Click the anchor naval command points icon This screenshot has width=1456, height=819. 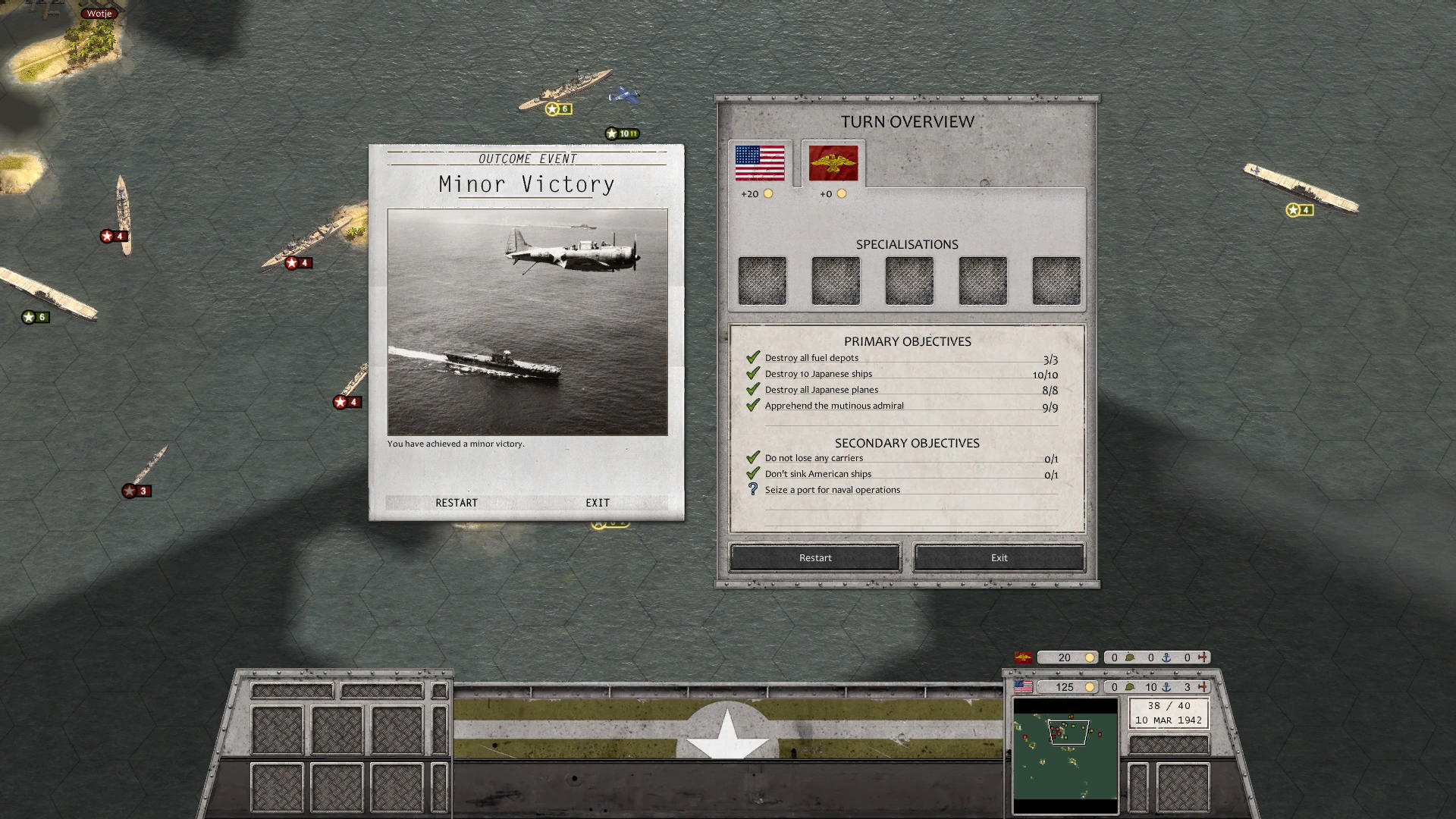1166,687
